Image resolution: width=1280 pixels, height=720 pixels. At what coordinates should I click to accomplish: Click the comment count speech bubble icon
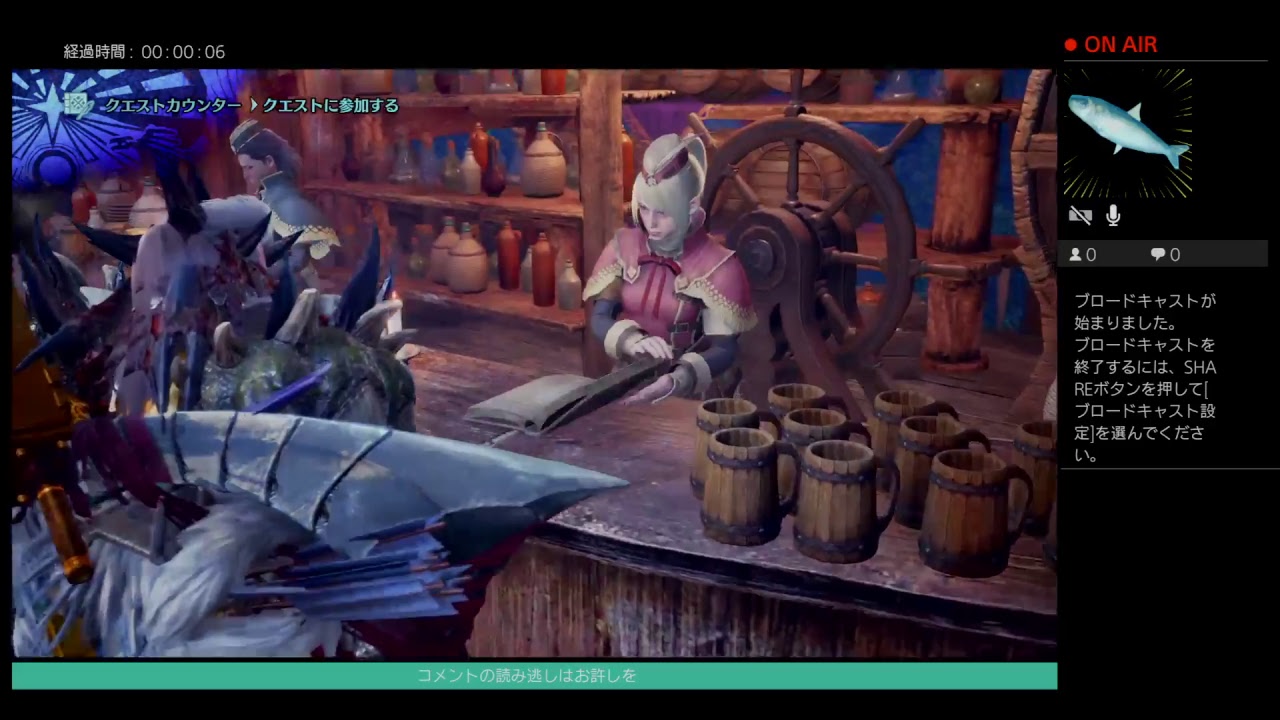1156,254
